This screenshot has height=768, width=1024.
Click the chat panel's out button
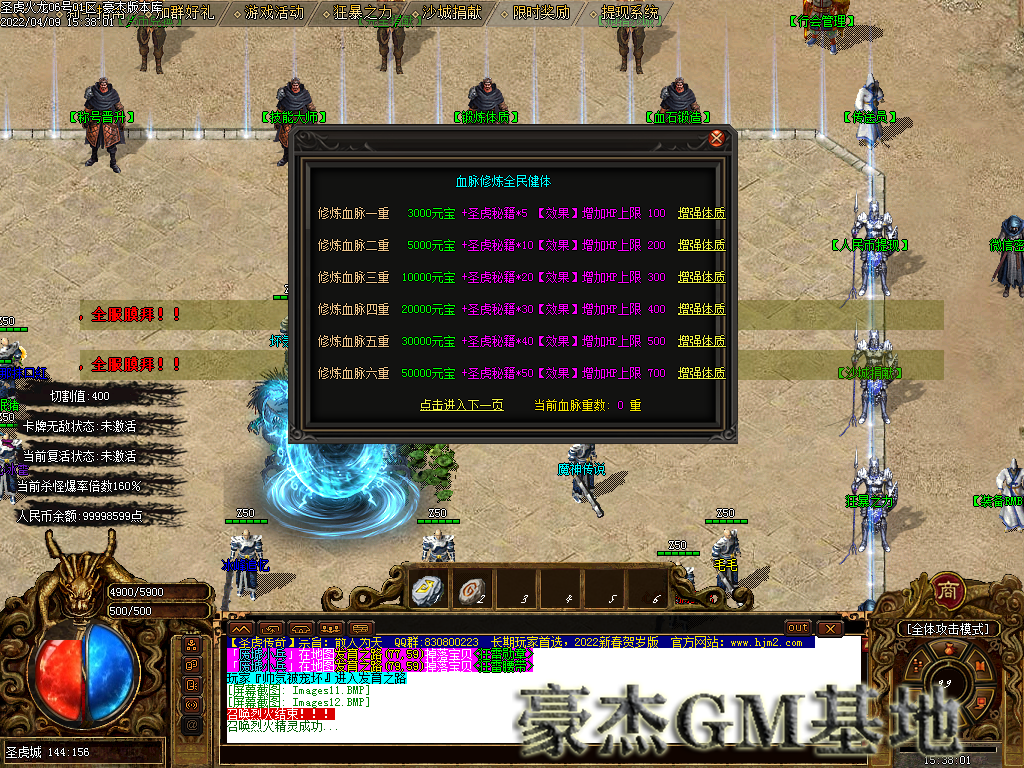(798, 628)
